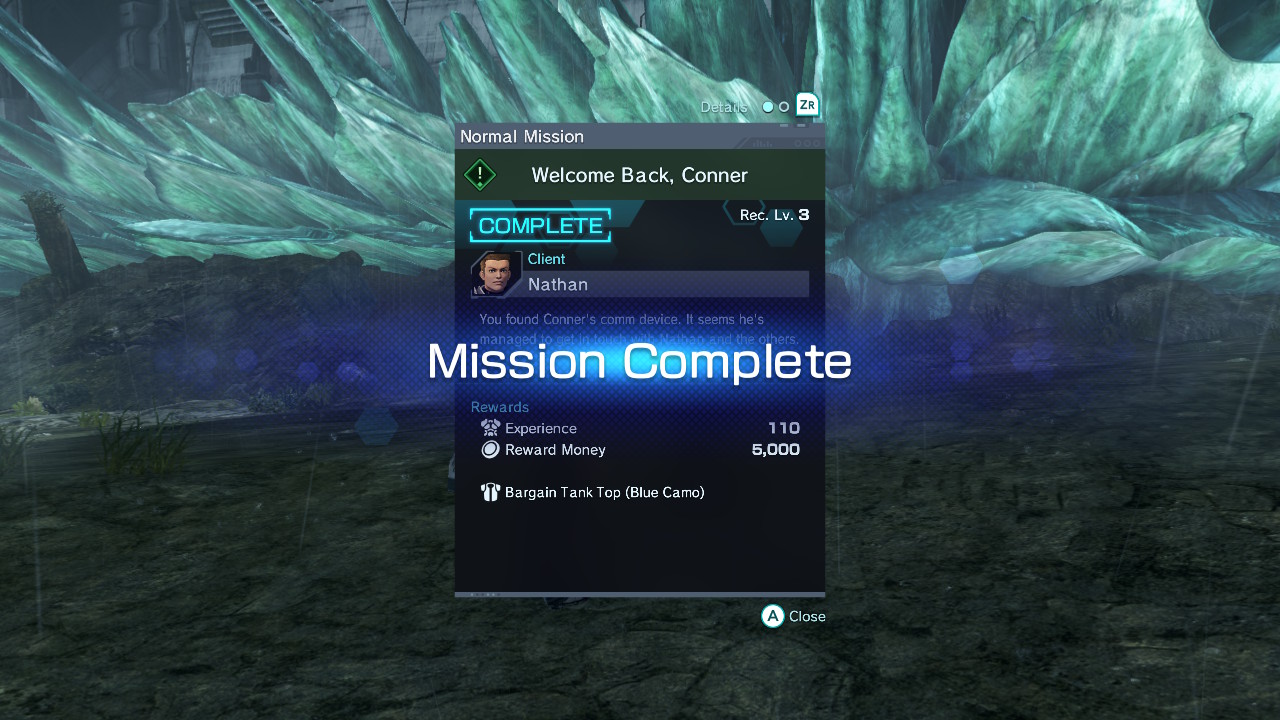Click Nathan's client portrait
Viewport: 1280px width, 720px height.
point(494,275)
